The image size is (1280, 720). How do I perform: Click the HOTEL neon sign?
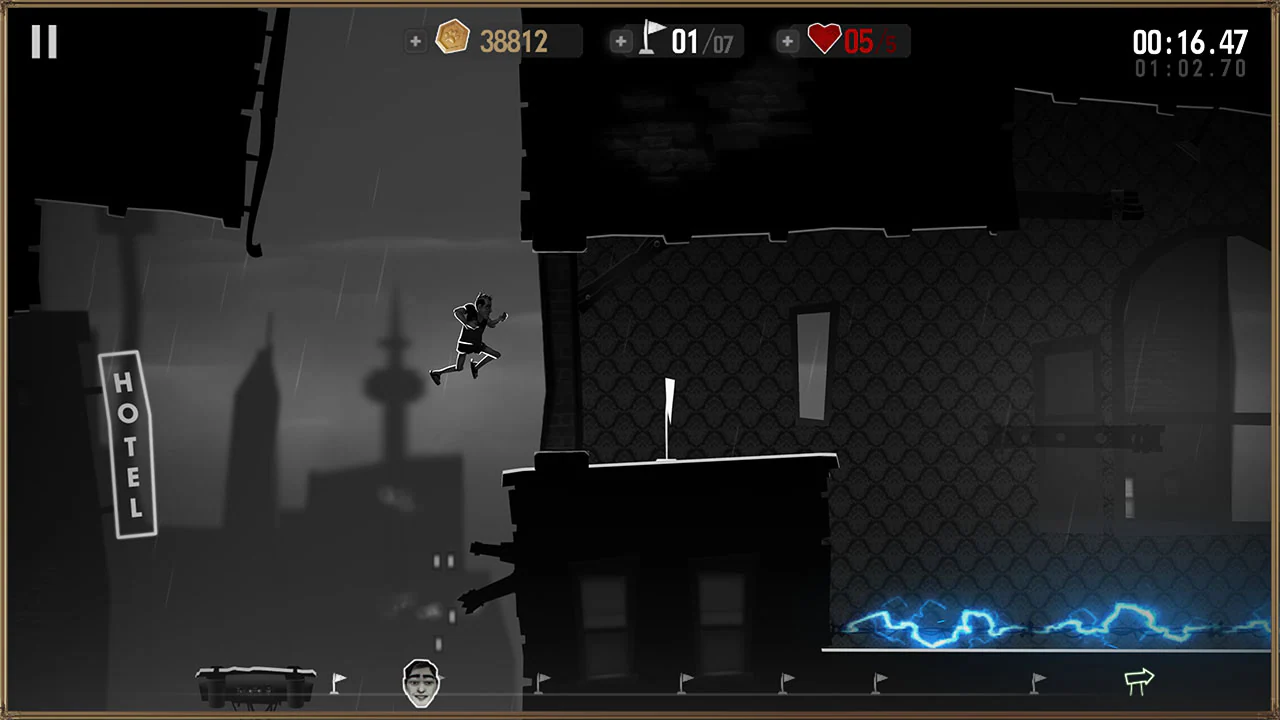coord(129,440)
